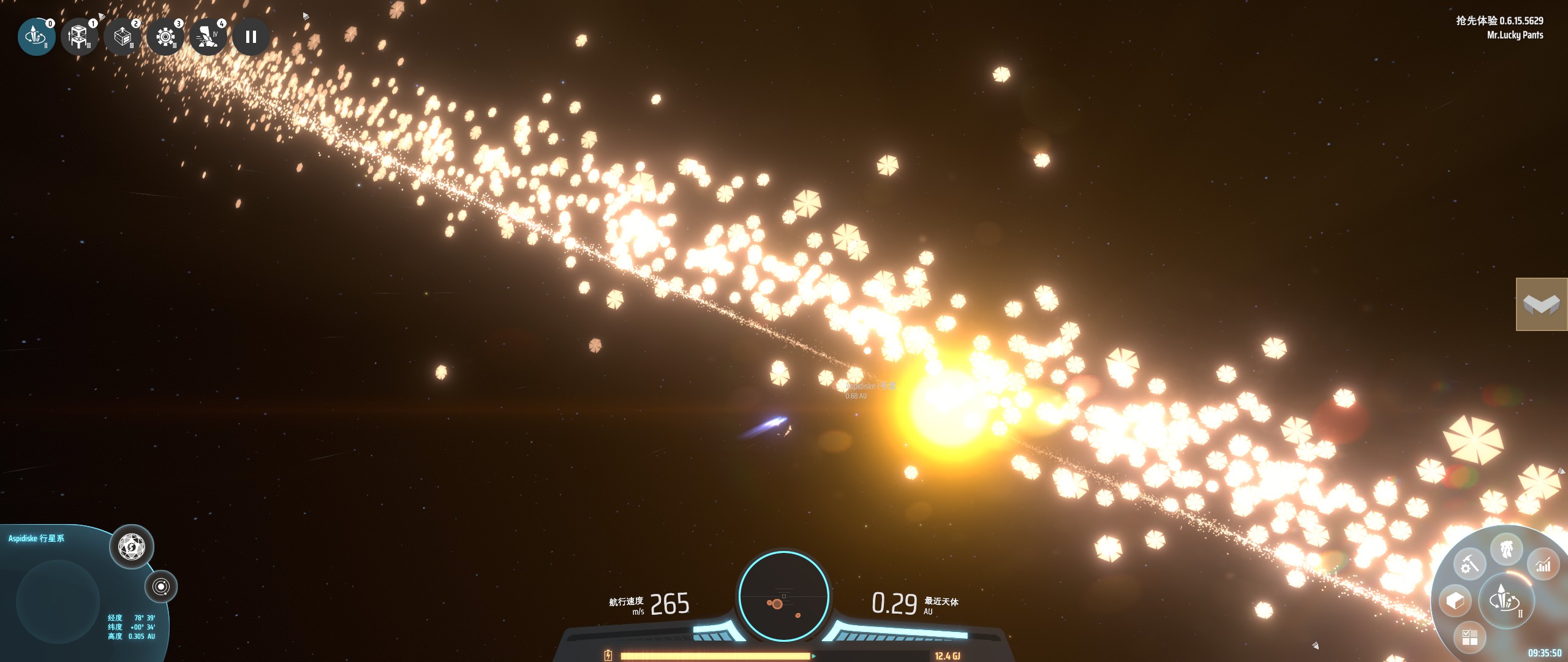Open the inventory cube button
The width and height of the screenshot is (1568, 662).
pyautogui.click(x=1455, y=601)
